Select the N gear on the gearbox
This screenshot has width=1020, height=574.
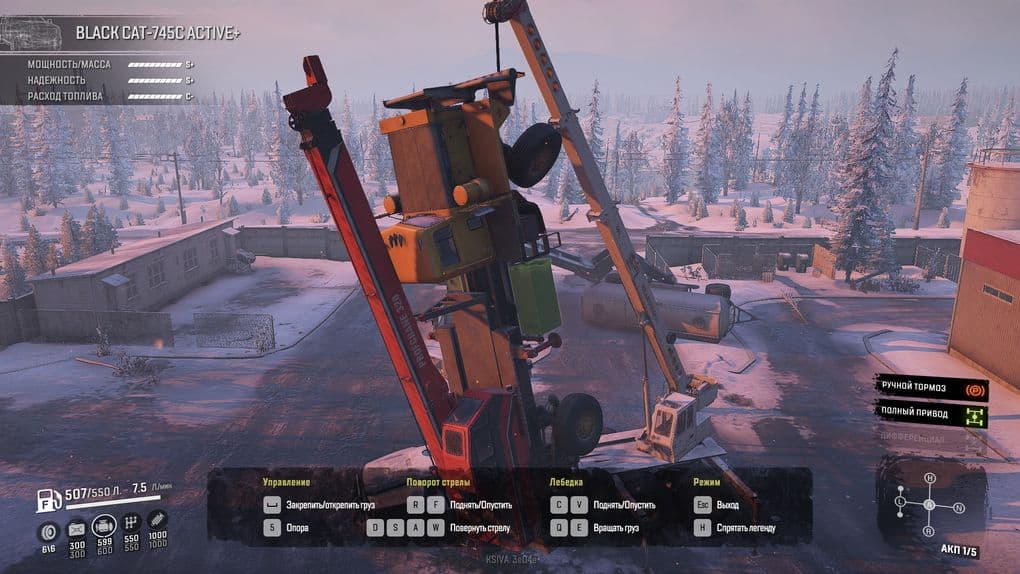coord(959,508)
